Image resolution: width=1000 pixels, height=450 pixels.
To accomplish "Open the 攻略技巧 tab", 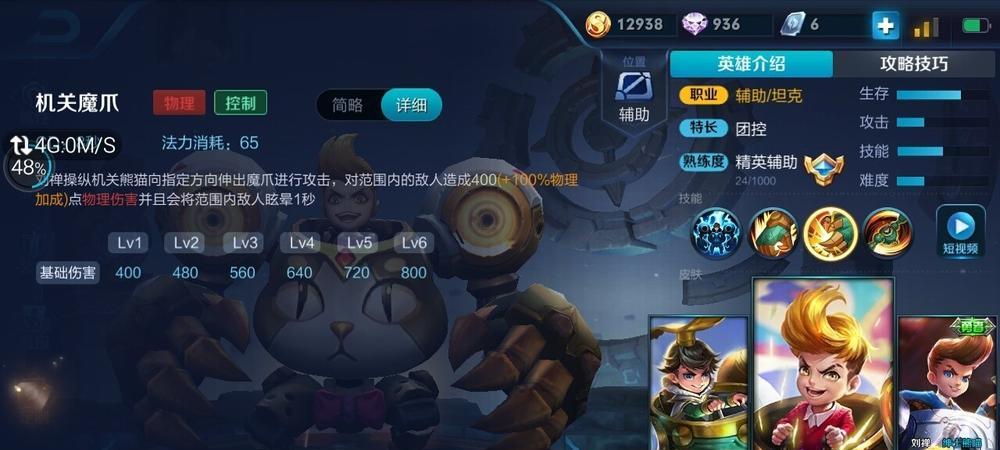I will (x=914, y=64).
